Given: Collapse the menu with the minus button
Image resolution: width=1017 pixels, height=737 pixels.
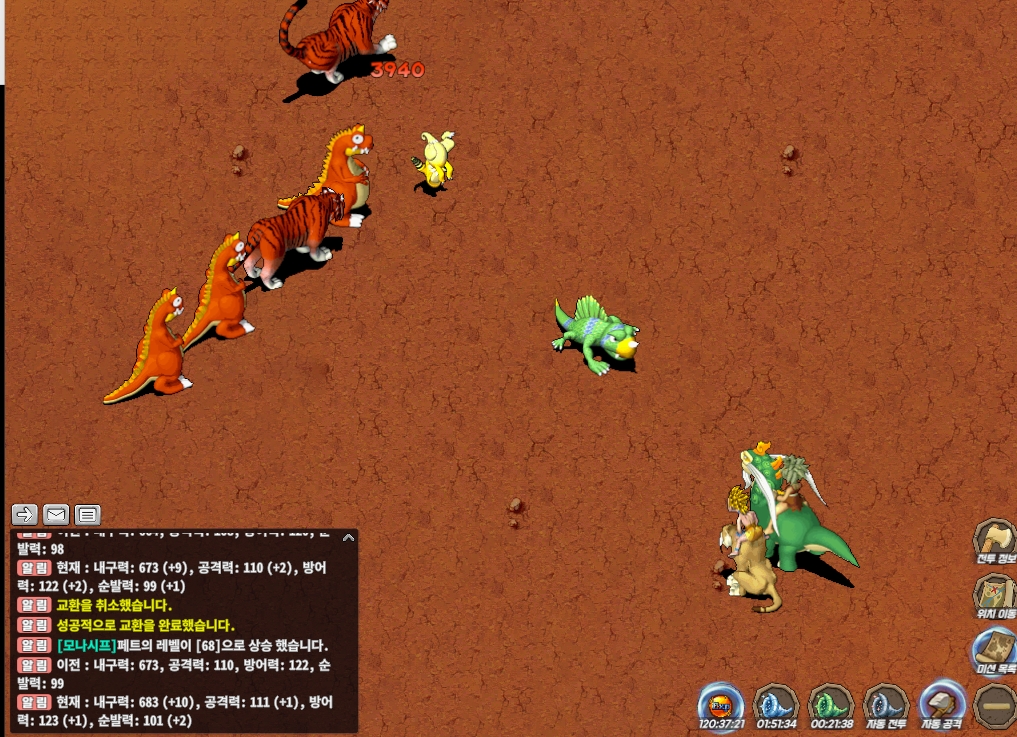Looking at the screenshot, I should tap(995, 704).
